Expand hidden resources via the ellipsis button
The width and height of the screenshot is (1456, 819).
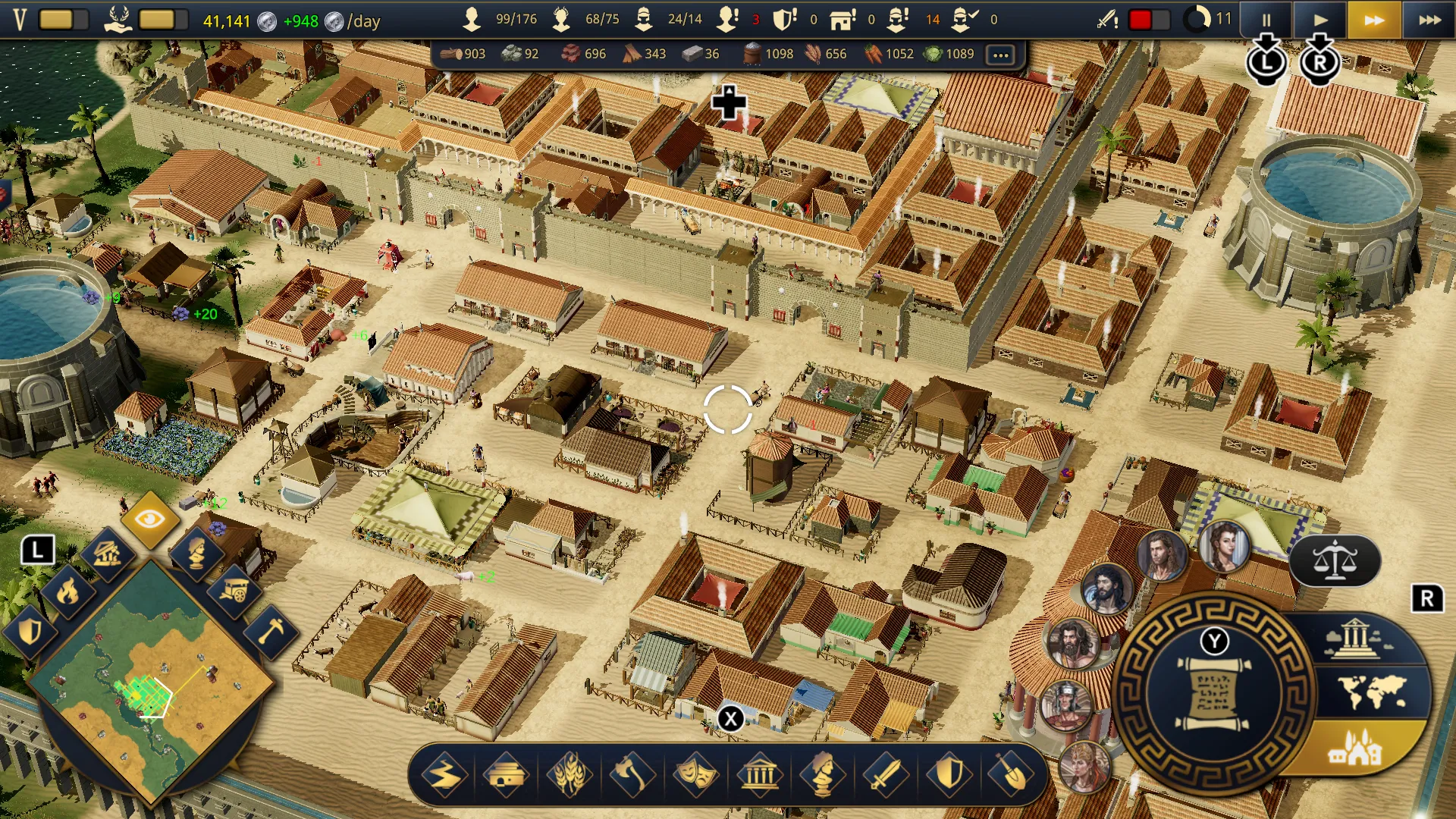(999, 54)
